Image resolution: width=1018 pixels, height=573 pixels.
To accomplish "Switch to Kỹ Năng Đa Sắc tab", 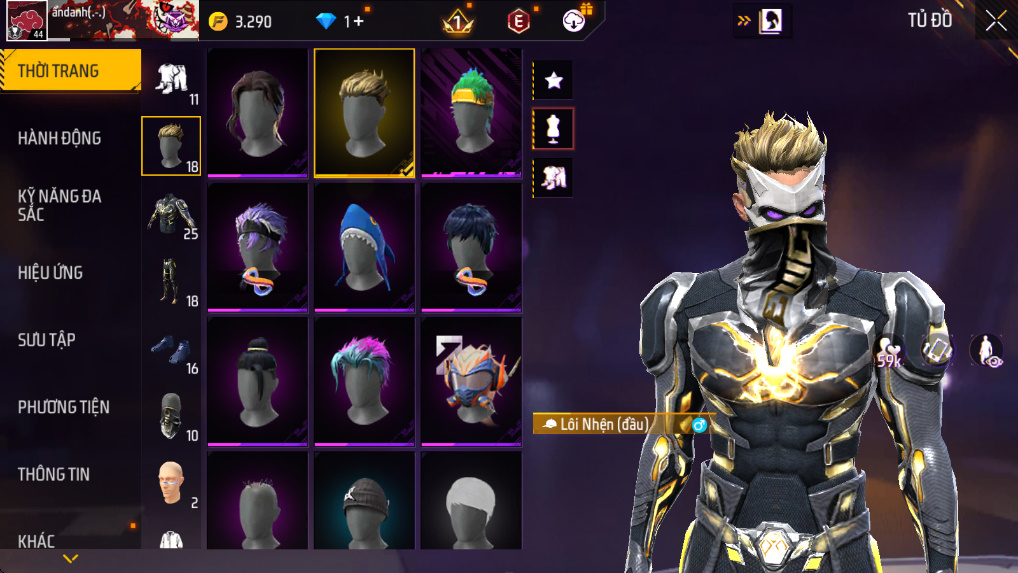I will pos(60,205).
